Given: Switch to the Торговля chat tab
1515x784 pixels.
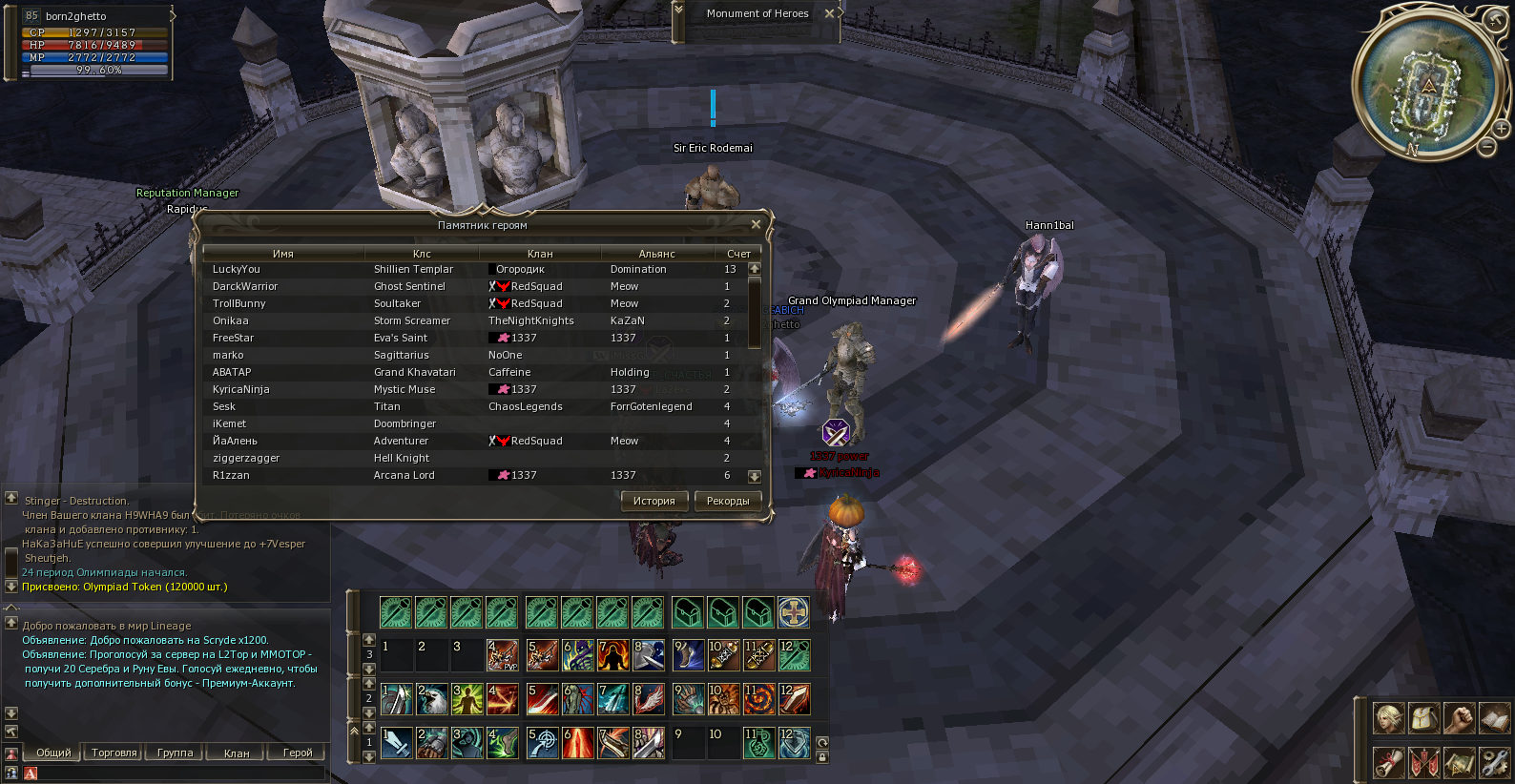Looking at the screenshot, I should click(x=114, y=753).
